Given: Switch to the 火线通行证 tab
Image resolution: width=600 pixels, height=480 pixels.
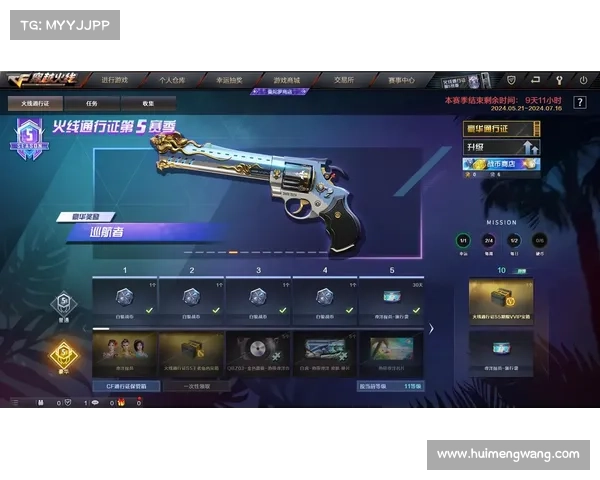Looking at the screenshot, I should [x=35, y=103].
